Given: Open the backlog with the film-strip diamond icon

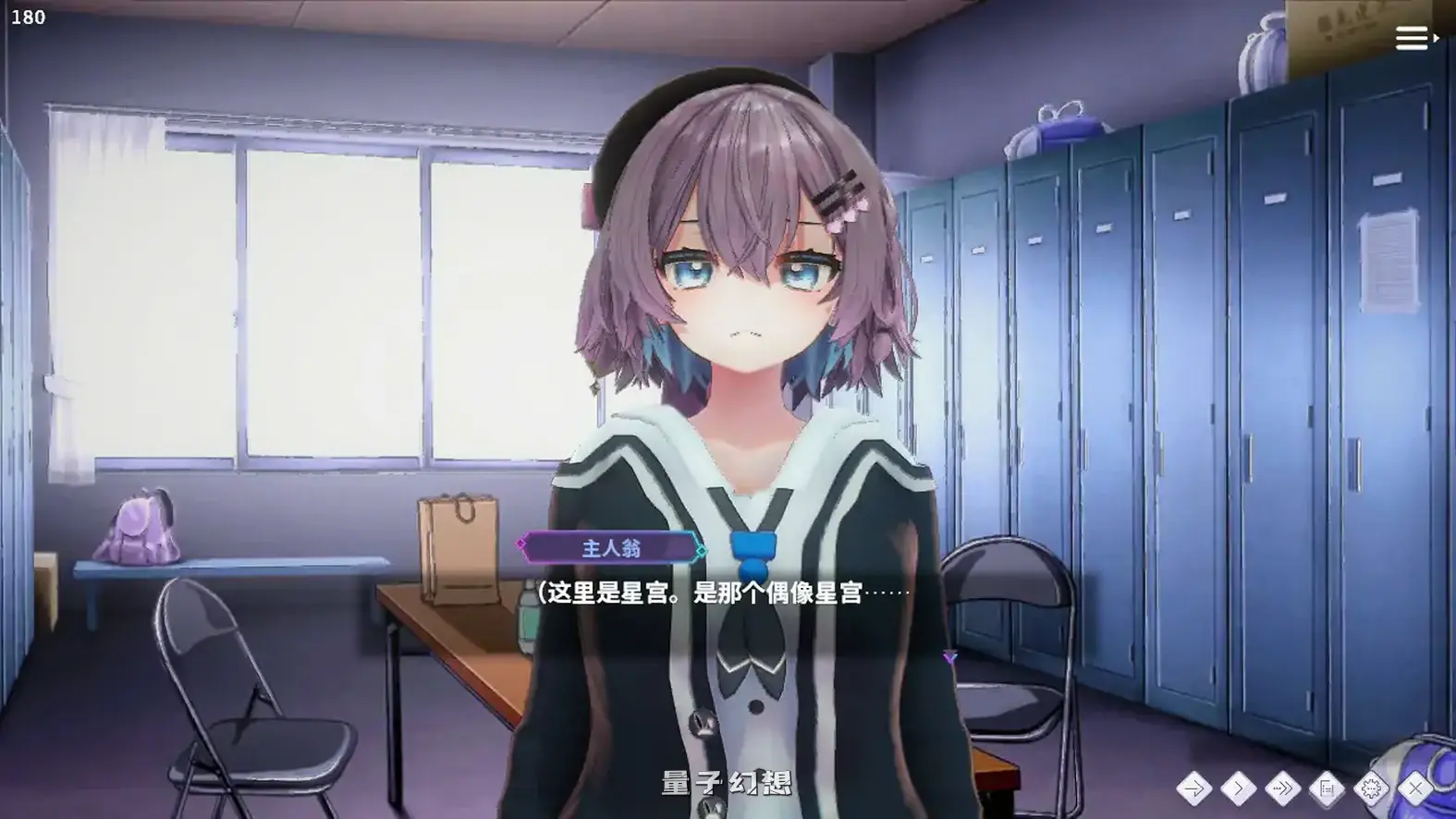Looking at the screenshot, I should [1327, 788].
